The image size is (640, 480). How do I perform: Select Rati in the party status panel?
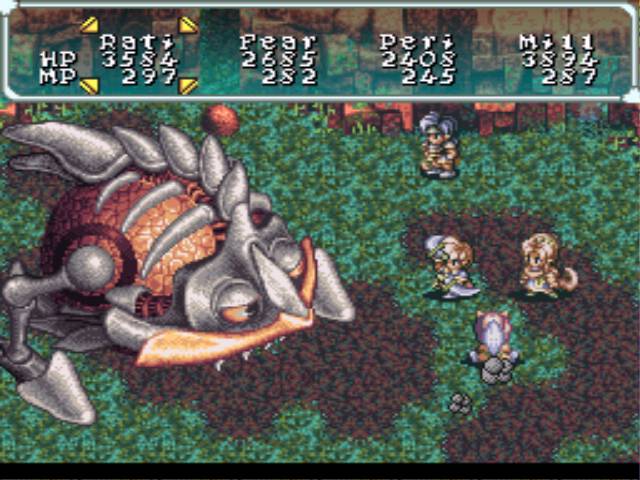138,57
